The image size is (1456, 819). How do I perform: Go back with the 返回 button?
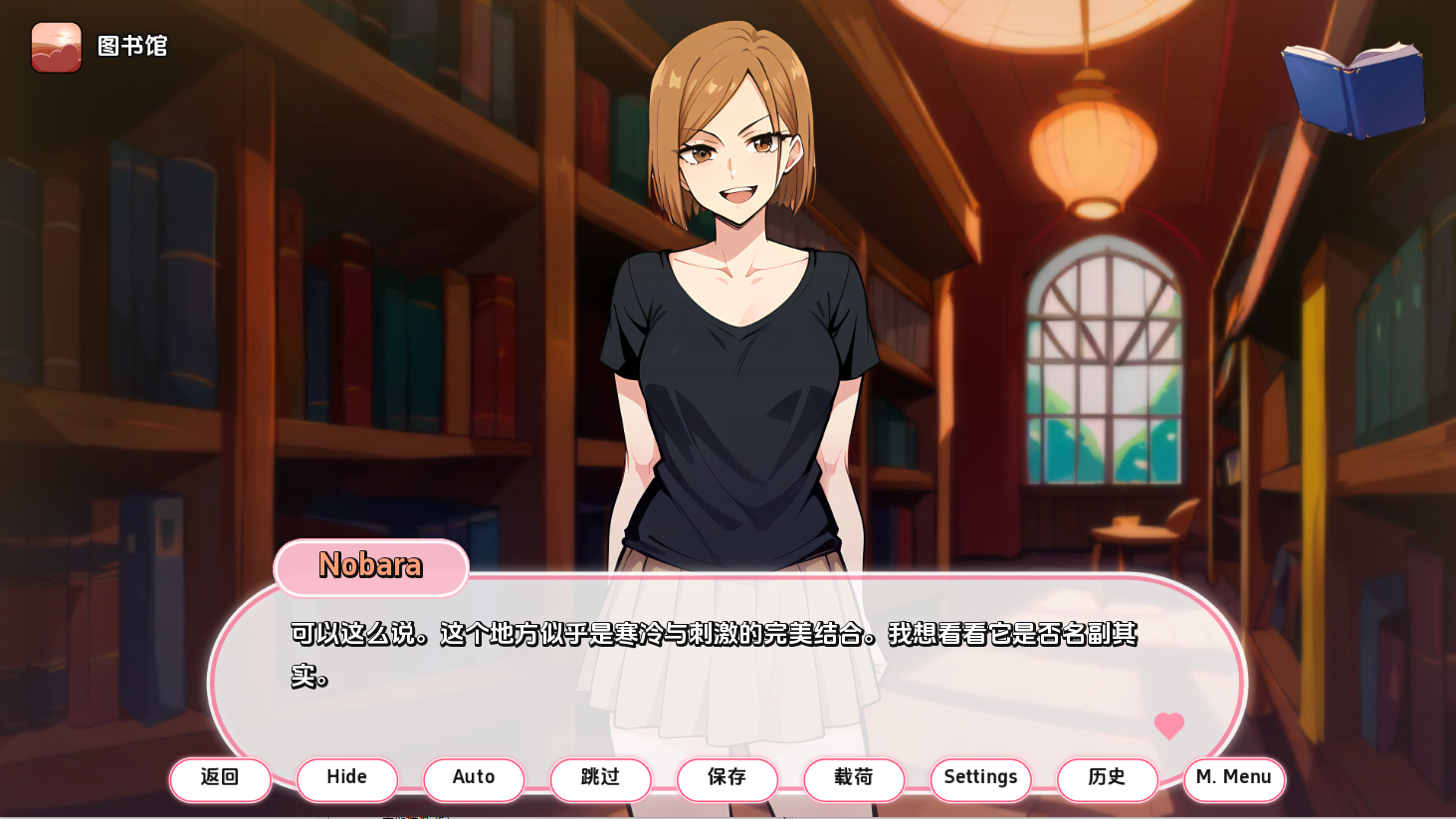[x=220, y=779]
